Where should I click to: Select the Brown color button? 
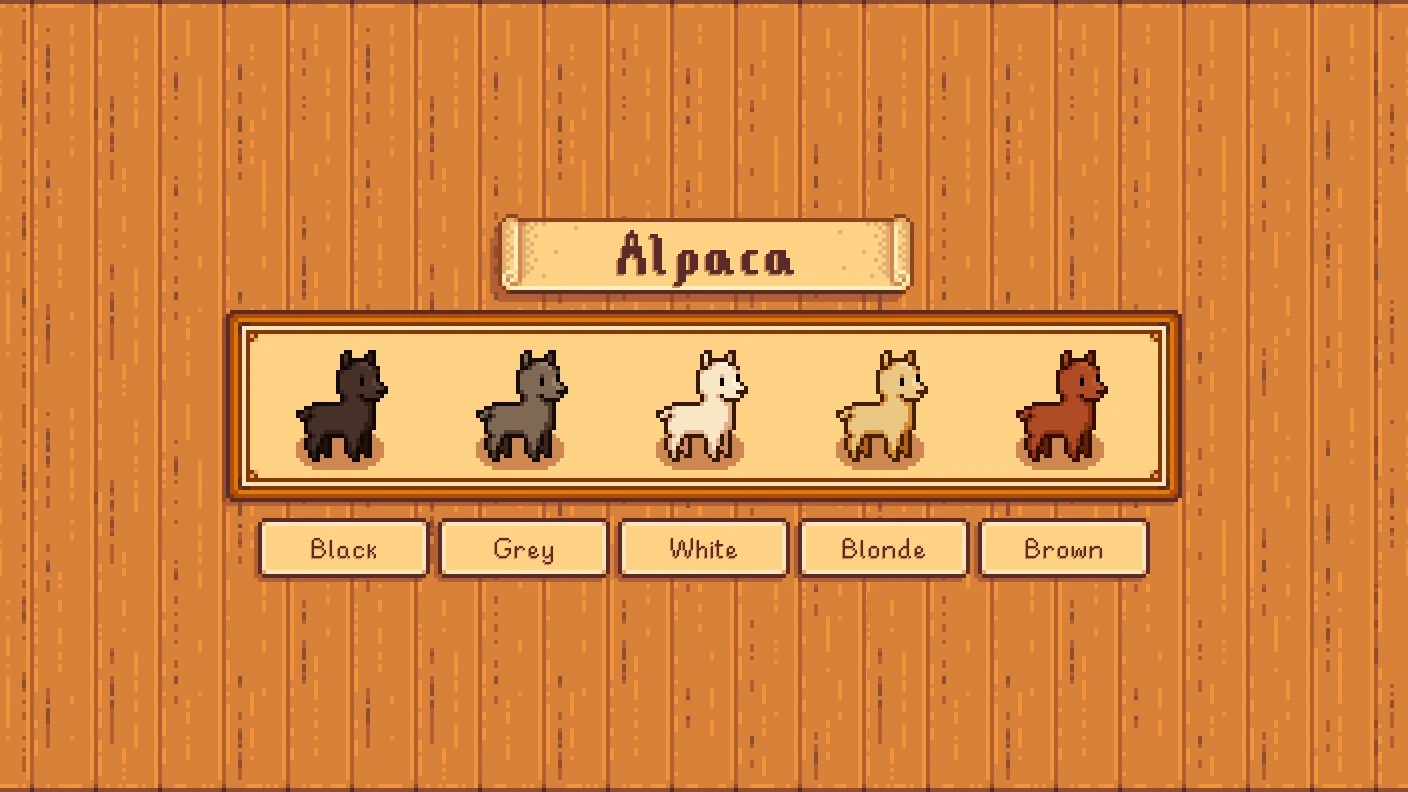pyautogui.click(x=1064, y=548)
